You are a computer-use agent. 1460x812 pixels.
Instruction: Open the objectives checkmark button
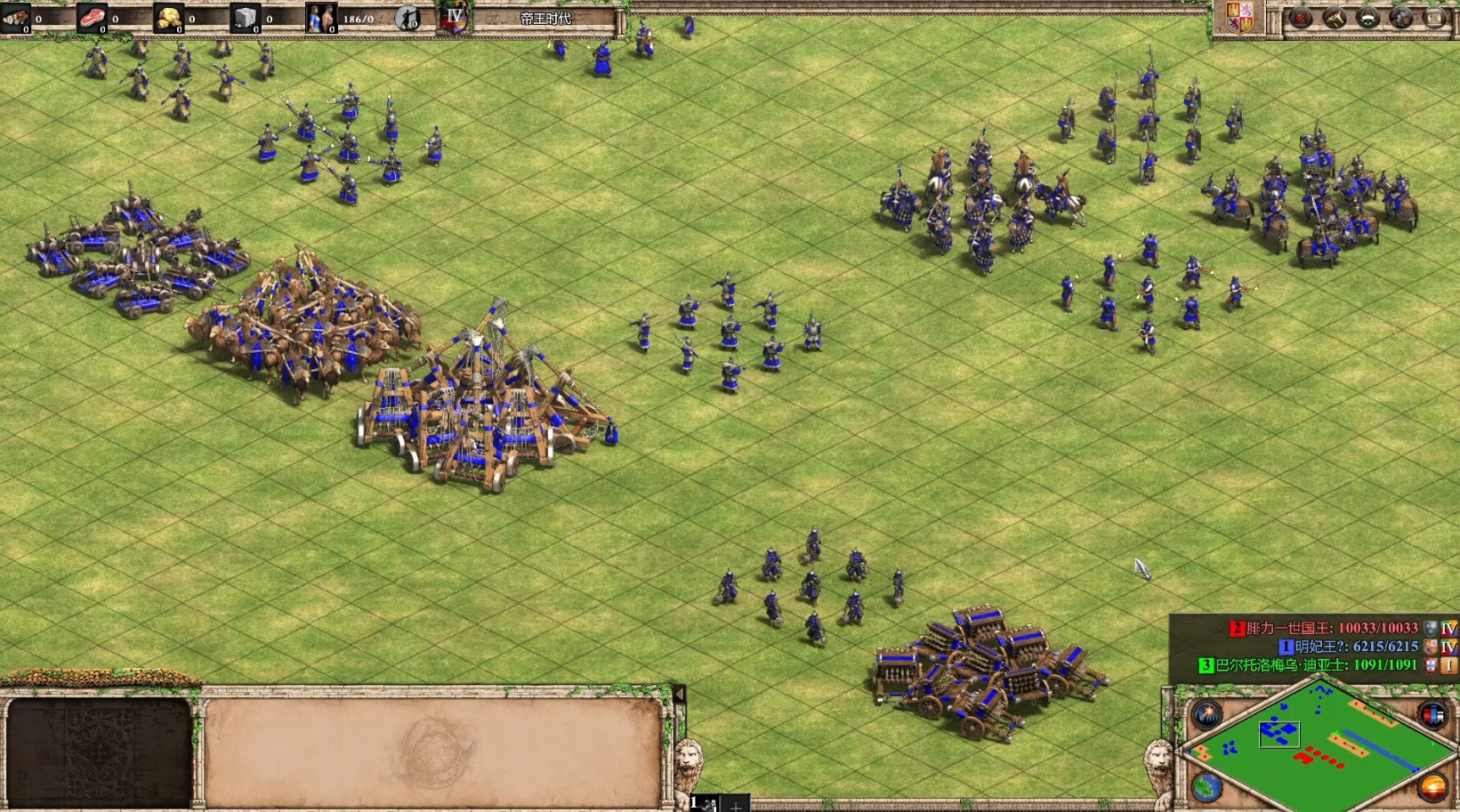pos(1300,18)
